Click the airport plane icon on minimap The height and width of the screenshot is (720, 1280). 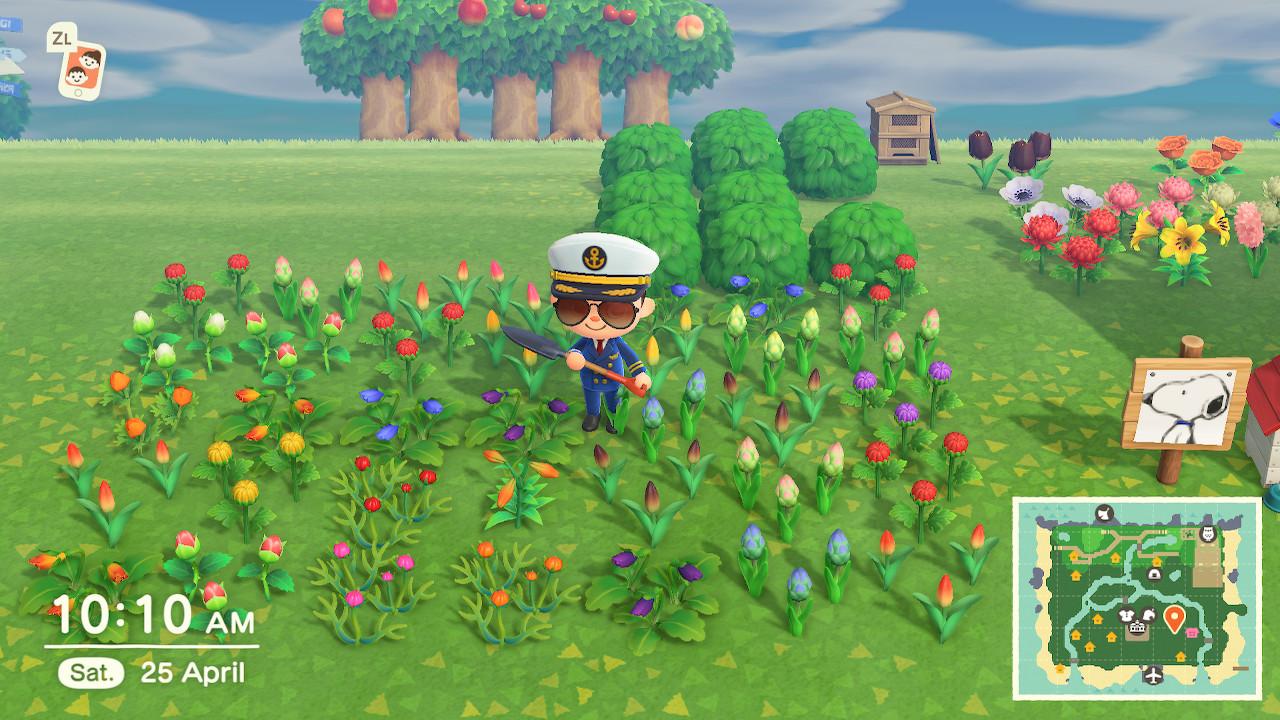coord(1155,676)
